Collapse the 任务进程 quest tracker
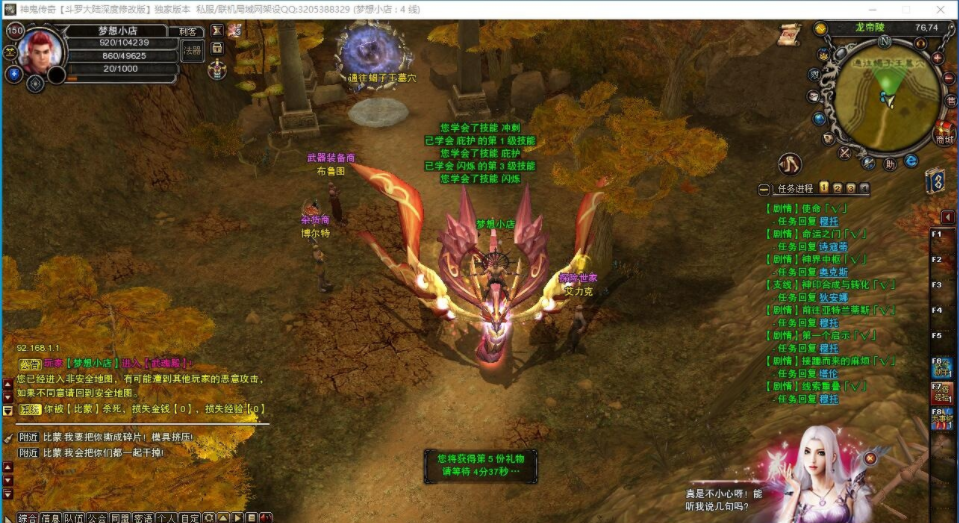The height and width of the screenshot is (523, 959). click(x=765, y=188)
